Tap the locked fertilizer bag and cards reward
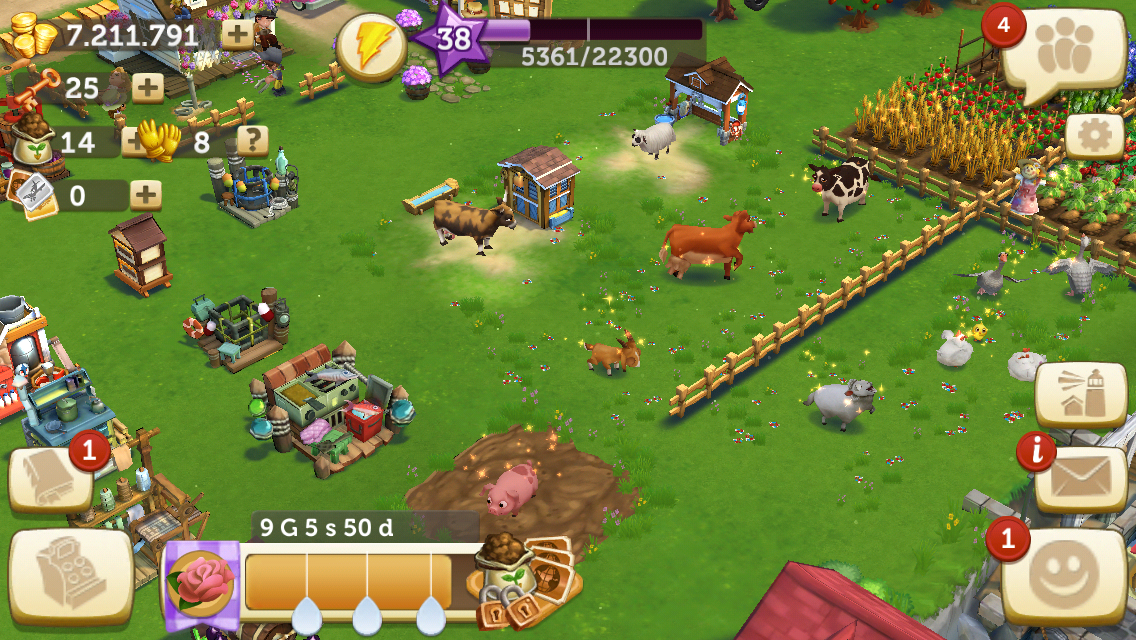The height and width of the screenshot is (640, 1136). 522,577
